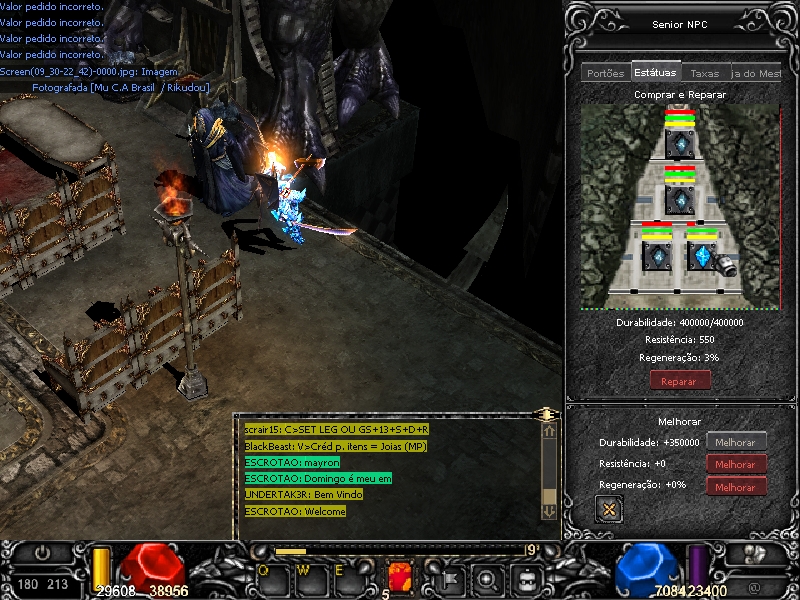This screenshot has height=600, width=800.
Task: Upgrade Durabilidade with its Melhorar button
Action: tap(736, 442)
